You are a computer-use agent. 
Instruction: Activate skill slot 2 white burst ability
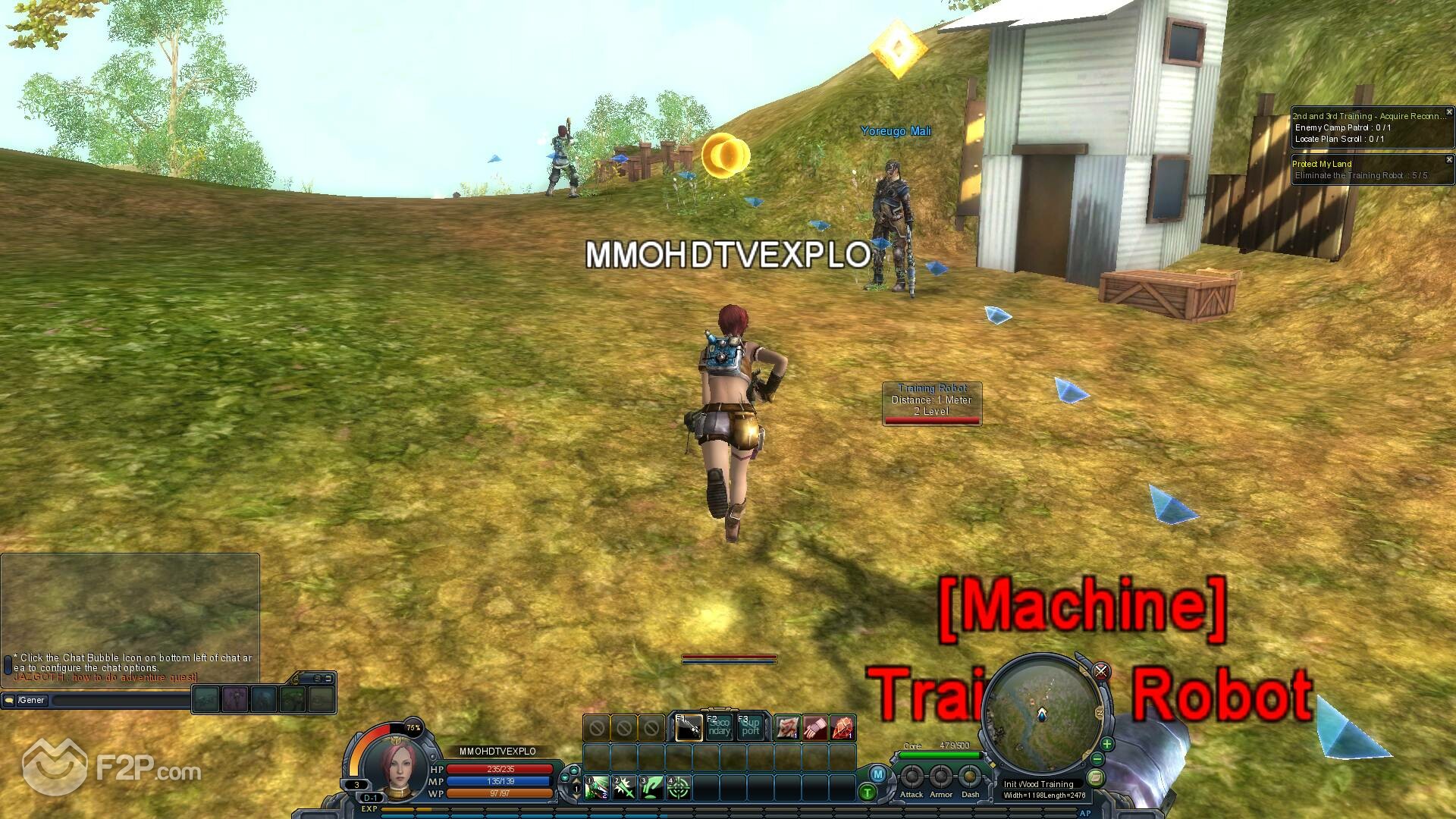pyautogui.click(x=624, y=788)
